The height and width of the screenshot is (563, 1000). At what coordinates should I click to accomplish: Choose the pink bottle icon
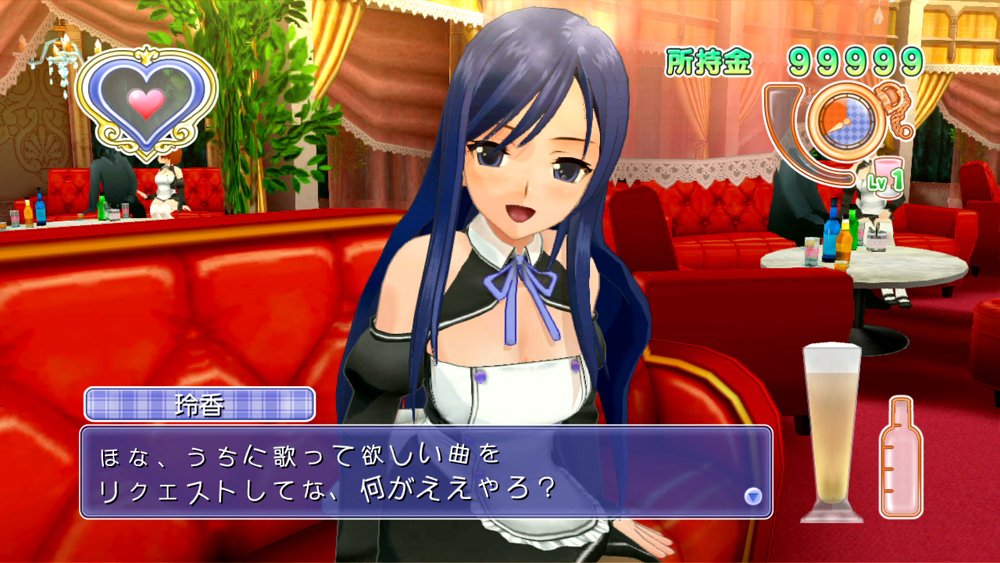click(x=901, y=459)
